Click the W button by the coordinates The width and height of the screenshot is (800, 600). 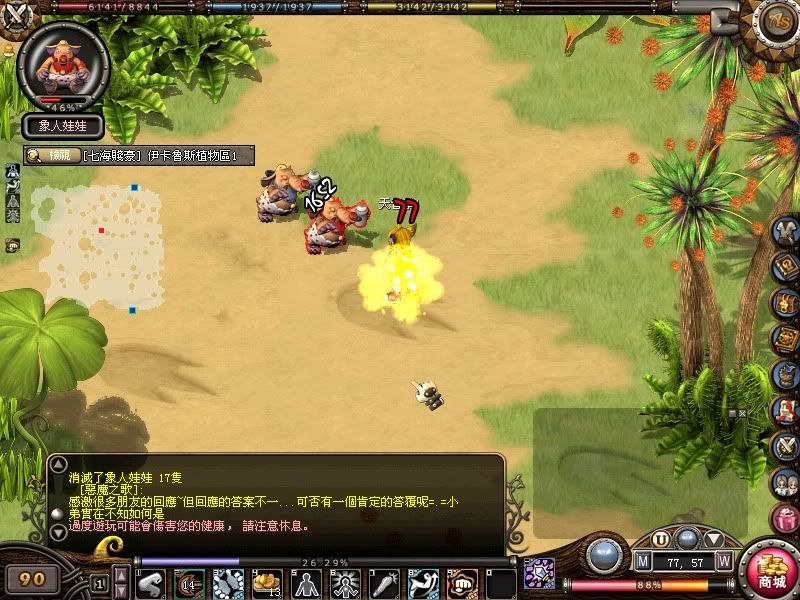[723, 560]
